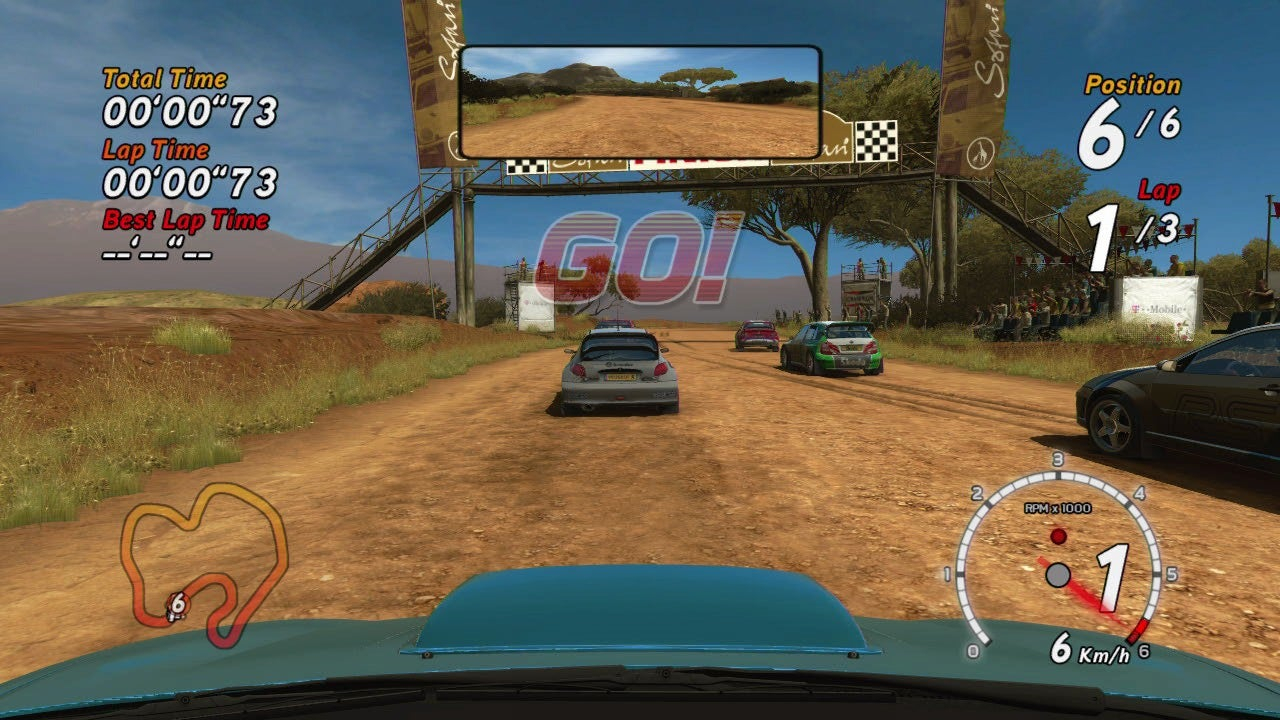Select the player 6 marker on the track map
Image resolution: width=1280 pixels, height=720 pixels.
tap(177, 604)
